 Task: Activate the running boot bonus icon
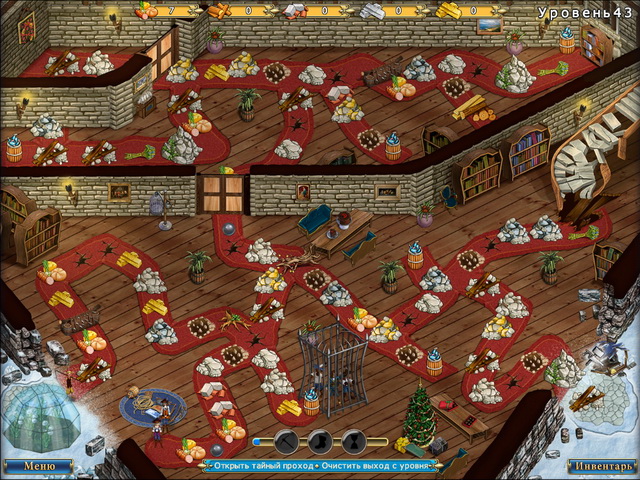[320, 441]
